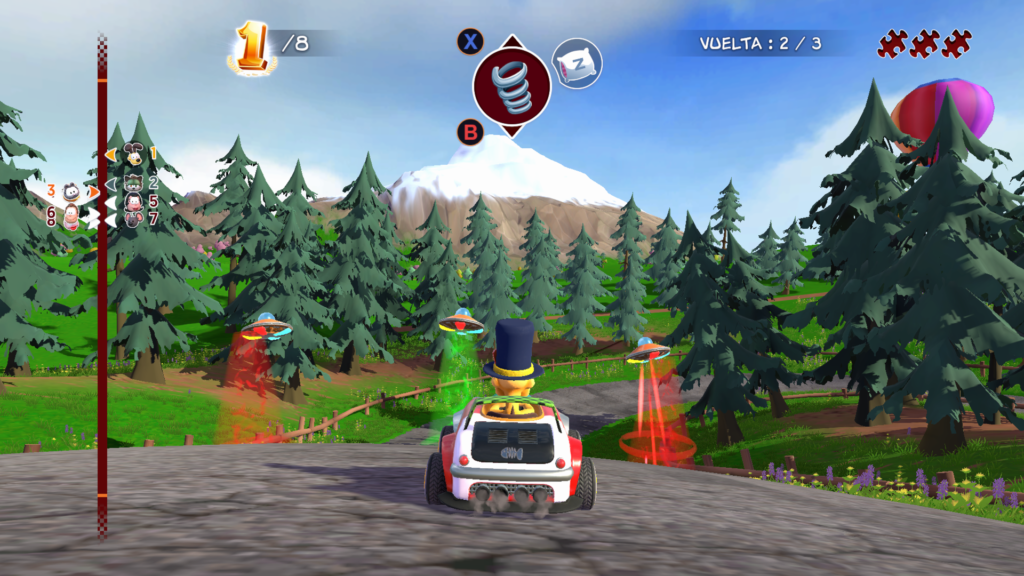Click Jon's sixth-place racer marker
The width and height of the screenshot is (1024, 576).
click(x=71, y=217)
